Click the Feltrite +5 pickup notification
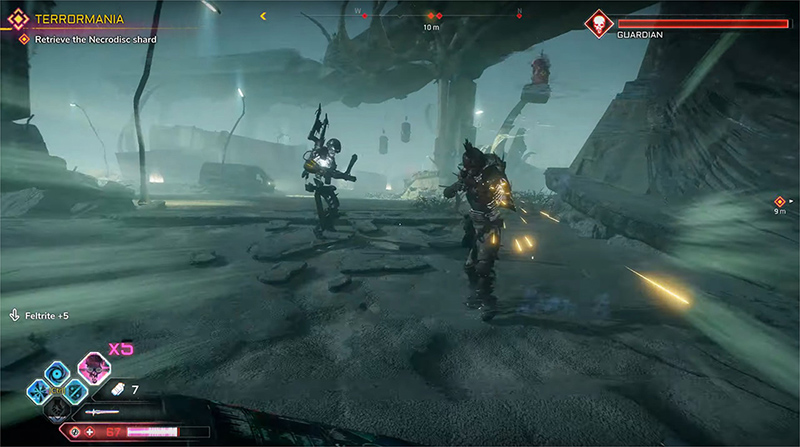 pos(38,316)
